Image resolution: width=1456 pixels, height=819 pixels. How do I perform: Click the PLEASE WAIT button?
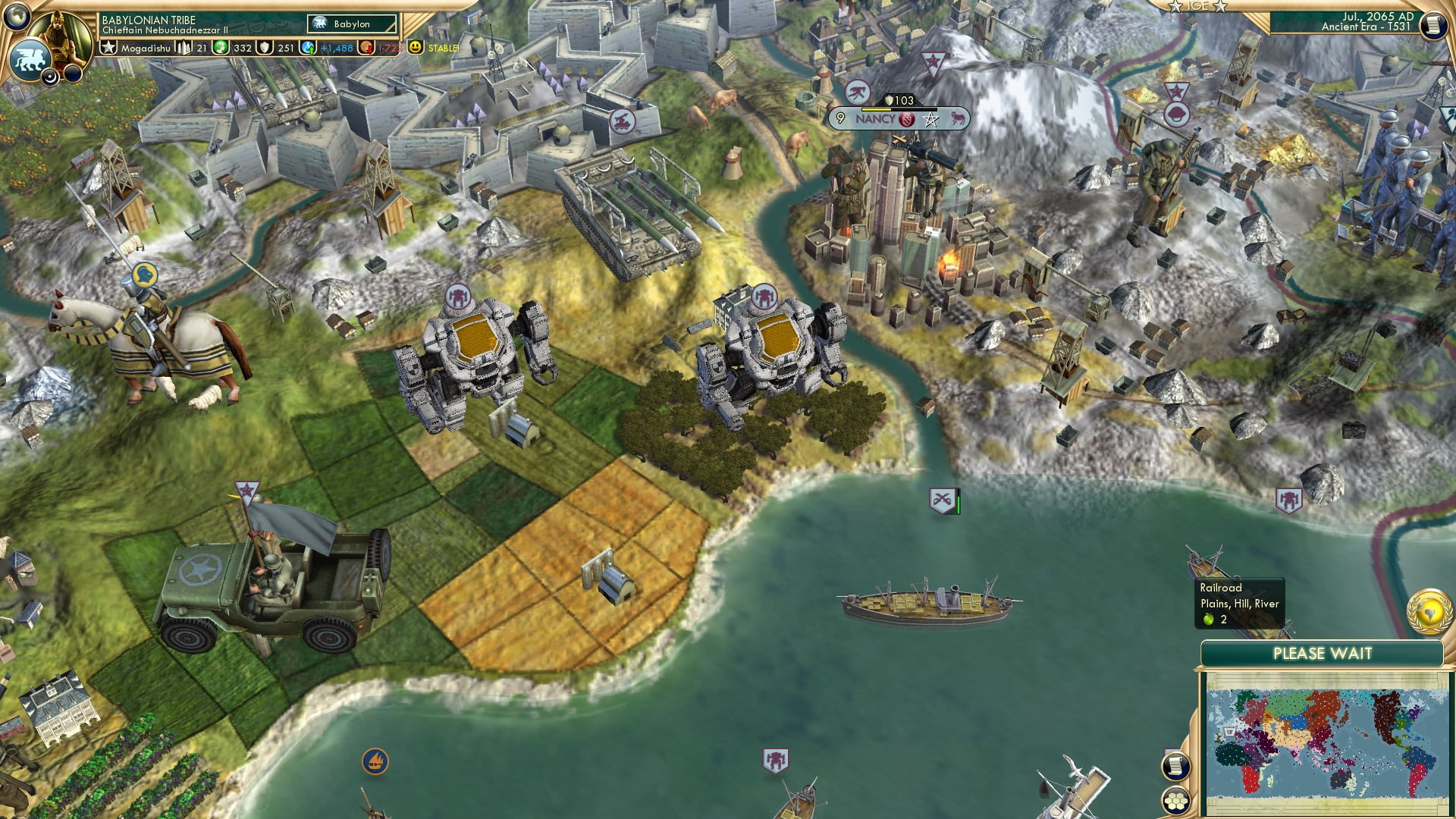1323,654
